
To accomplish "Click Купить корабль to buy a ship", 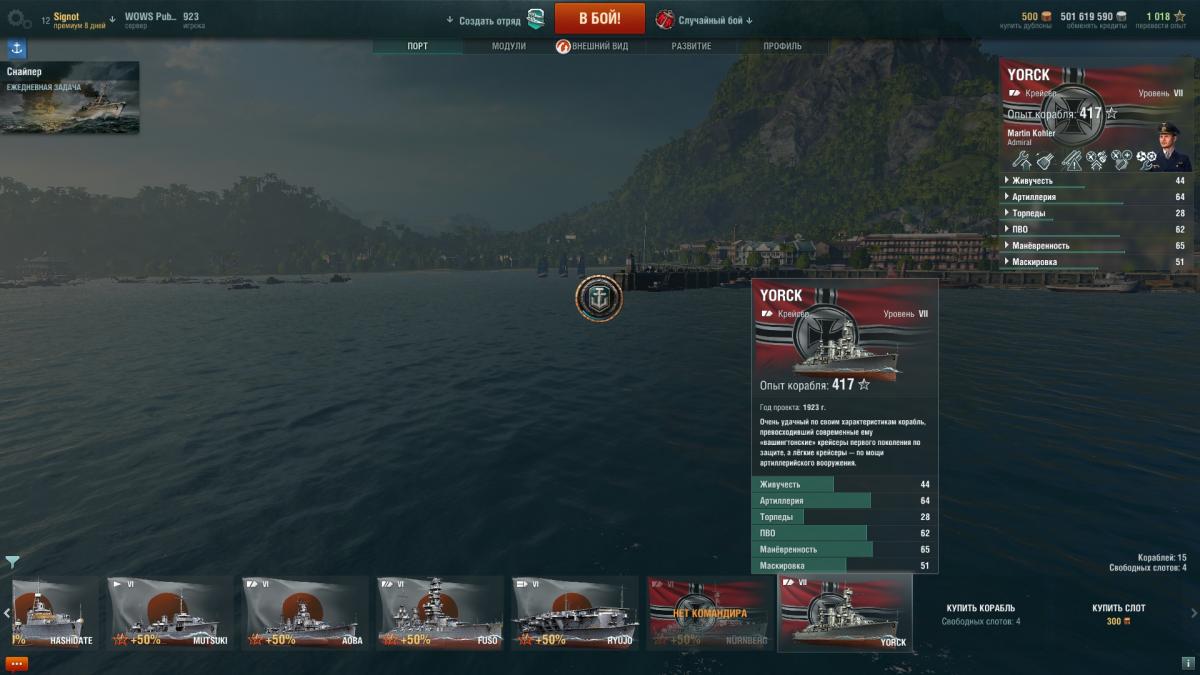I will coord(980,608).
